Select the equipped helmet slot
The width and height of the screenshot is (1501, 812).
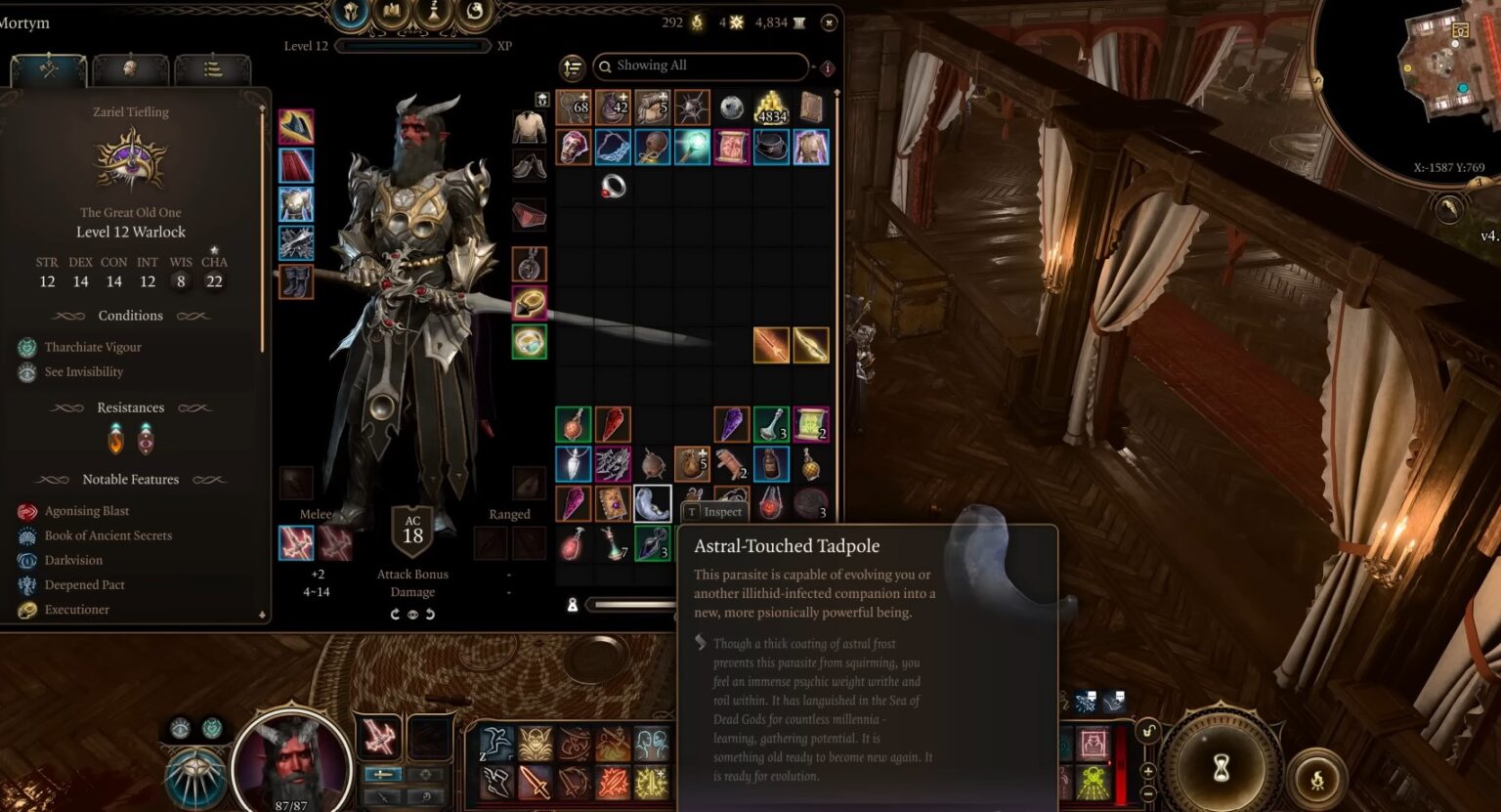[296, 127]
